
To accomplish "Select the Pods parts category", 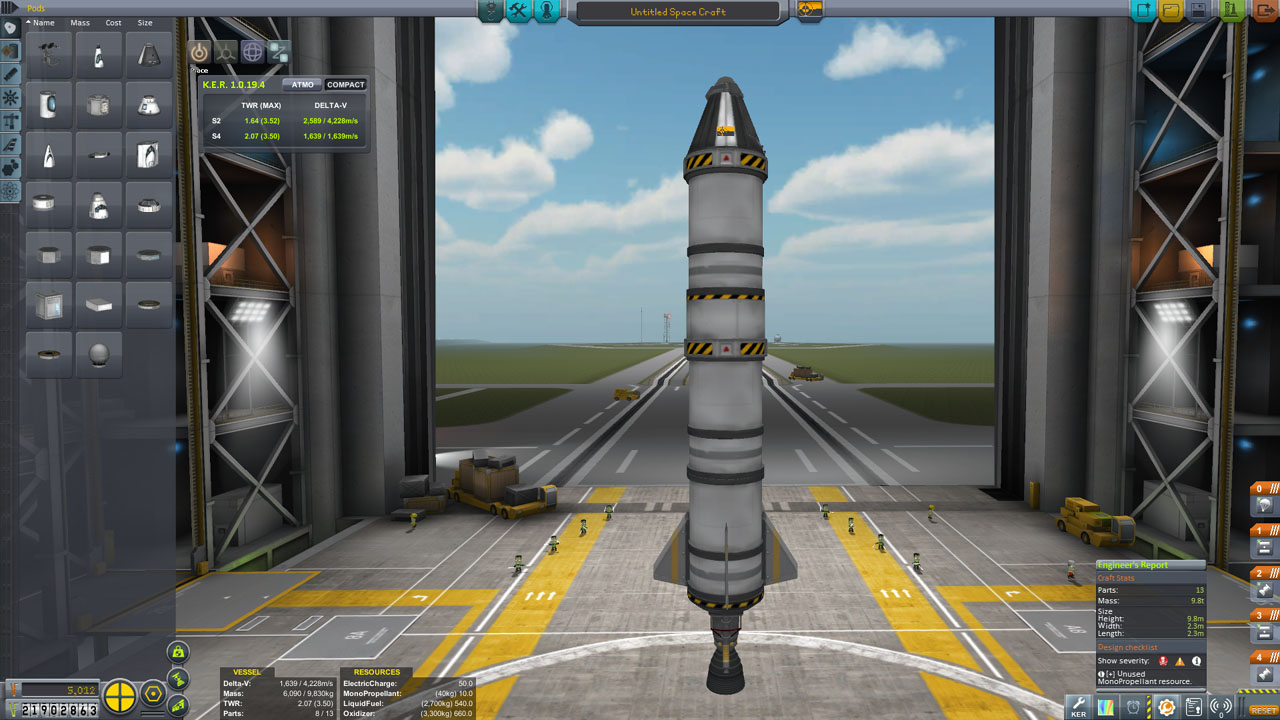I will point(11,27).
